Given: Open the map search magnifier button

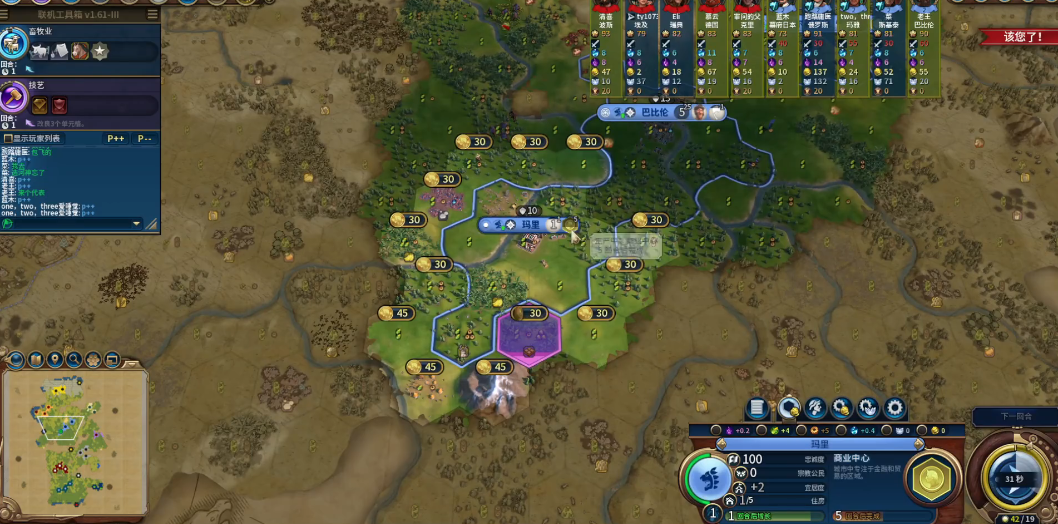Looking at the screenshot, I should 73,359.
